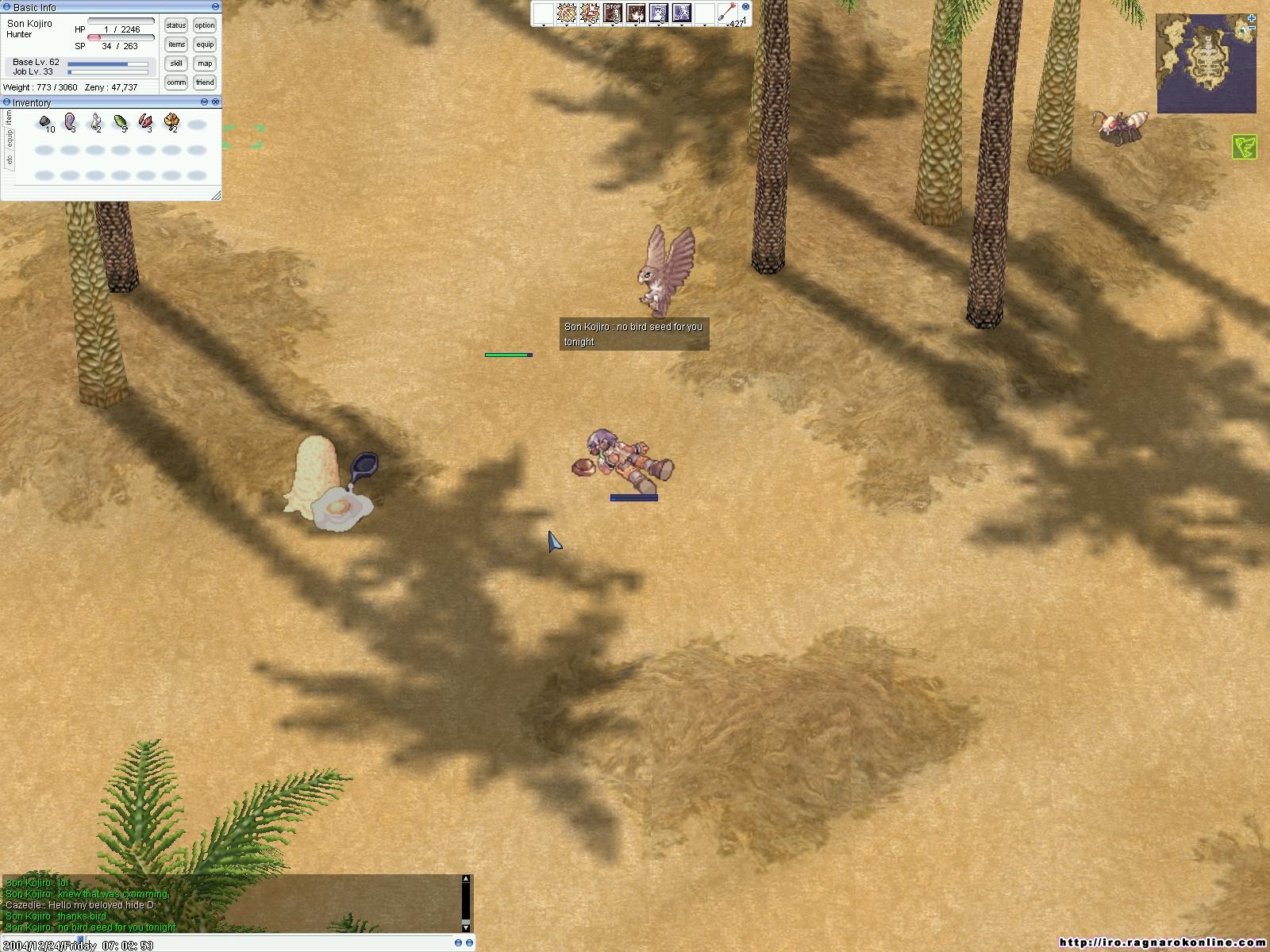The height and width of the screenshot is (952, 1270).
Task: Open the friend list
Action: (x=205, y=83)
